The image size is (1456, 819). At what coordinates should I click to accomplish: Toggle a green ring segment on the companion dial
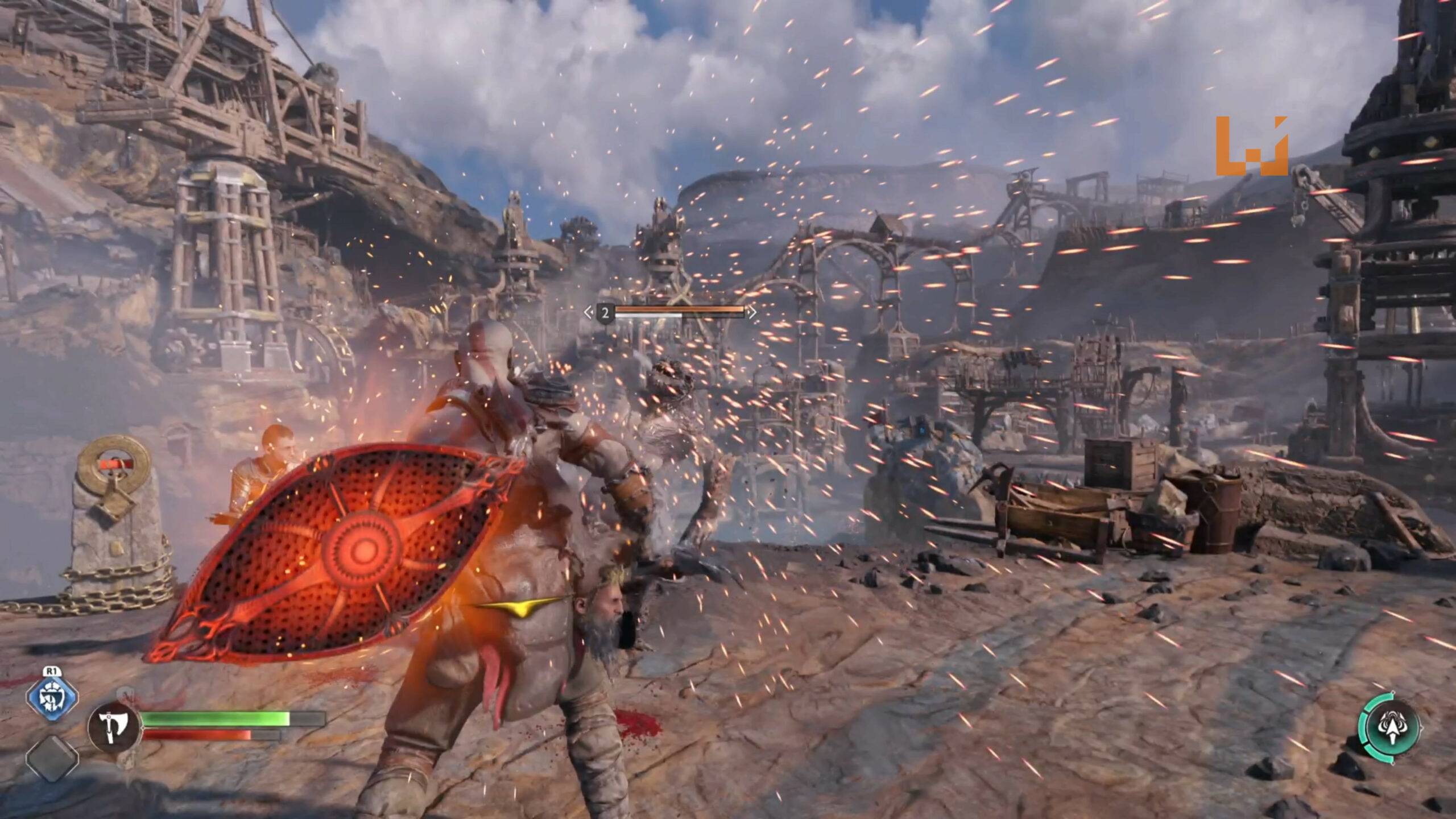(x=1364, y=727)
